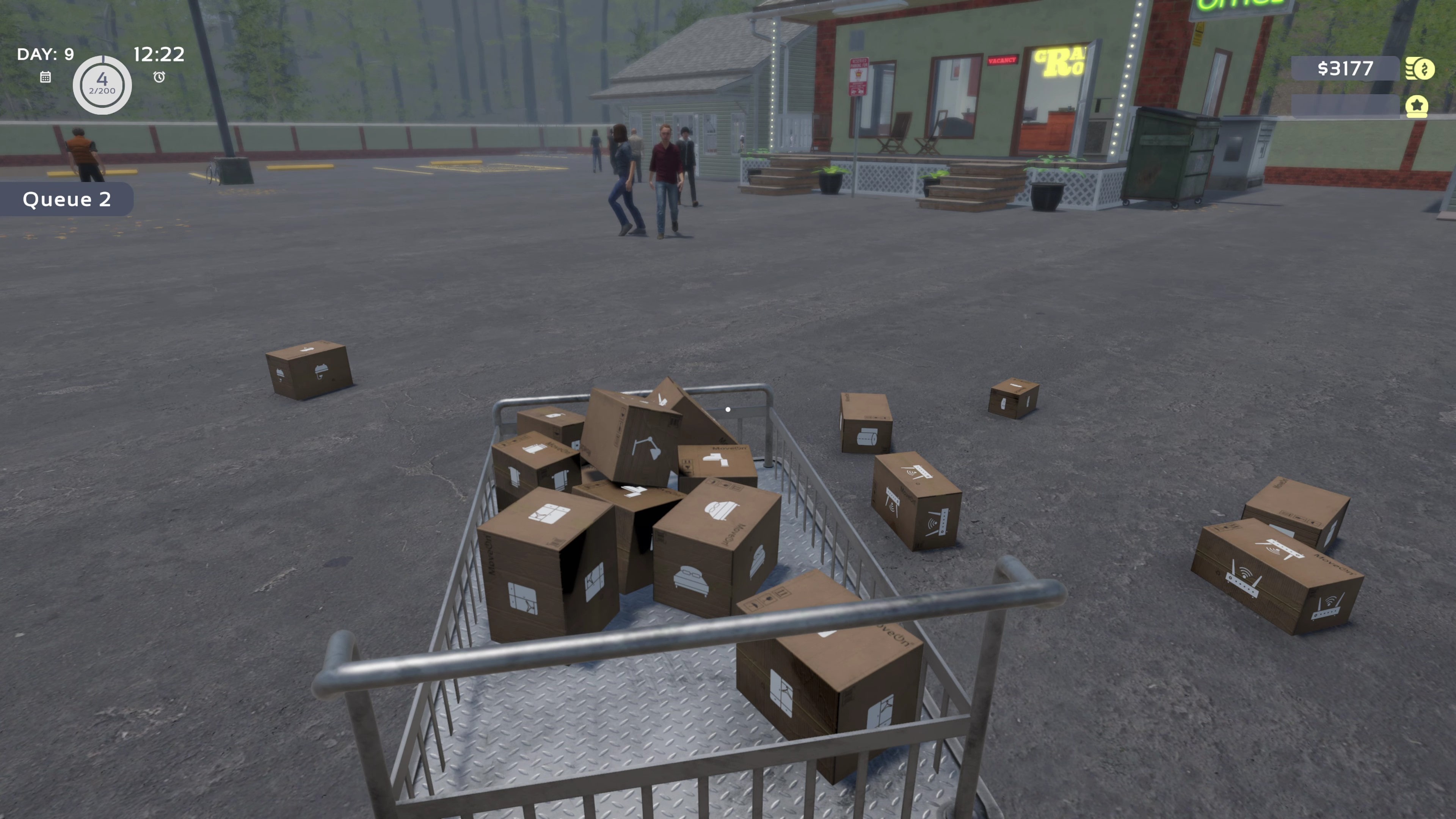This screenshot has width=1456, height=819.
Task: Click the Queue 2 panel
Action: [x=67, y=199]
